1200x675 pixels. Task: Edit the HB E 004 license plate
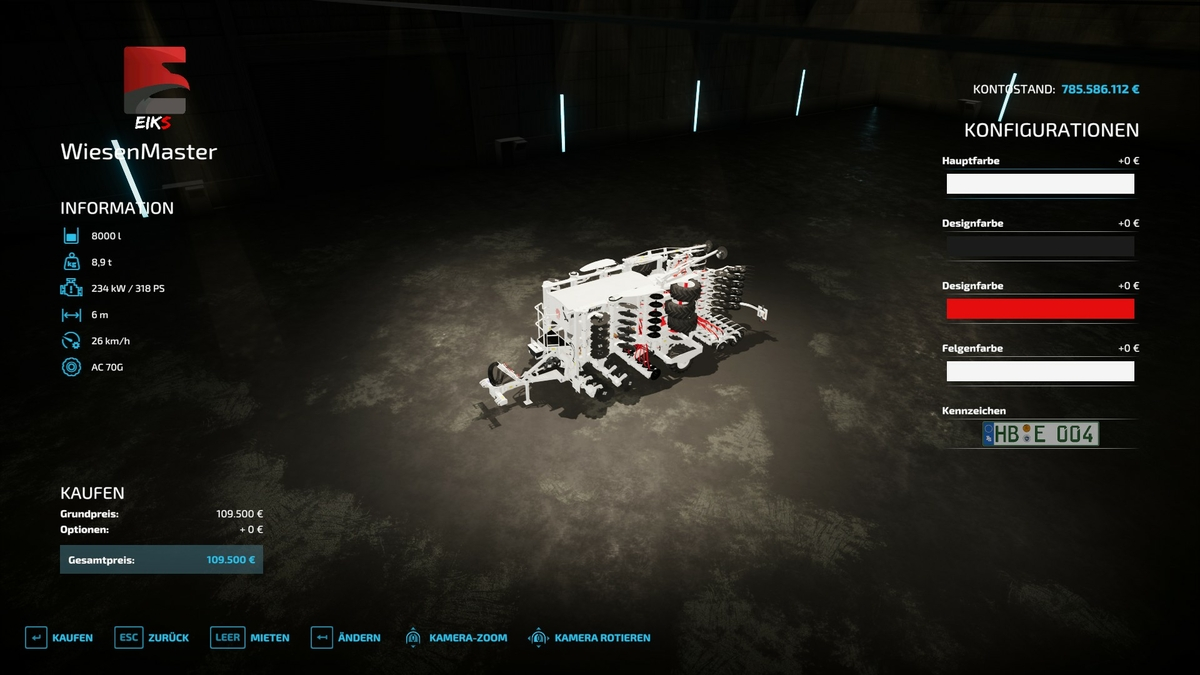tap(1040, 434)
